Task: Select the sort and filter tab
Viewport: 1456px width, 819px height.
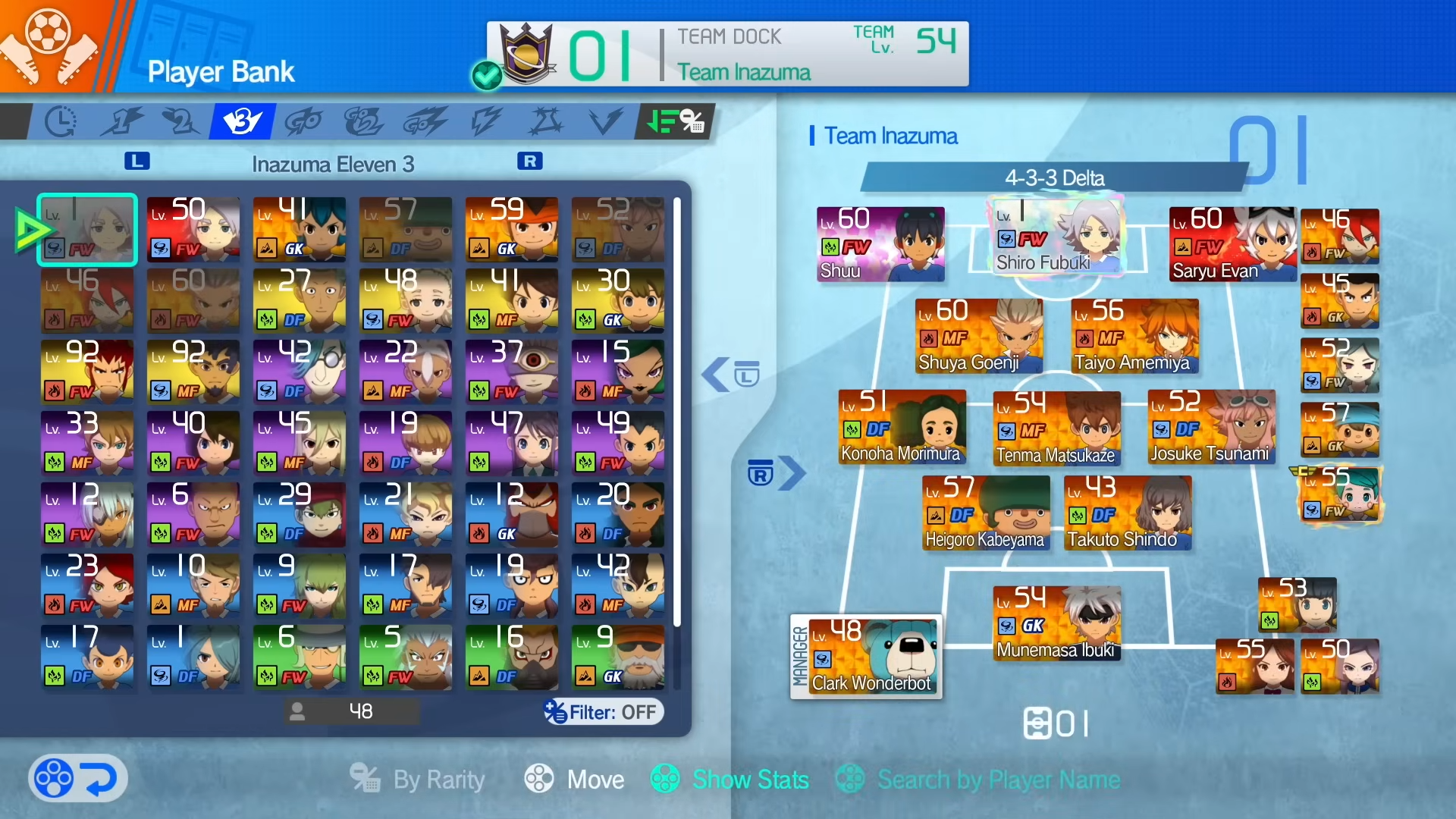Action: pos(675,121)
